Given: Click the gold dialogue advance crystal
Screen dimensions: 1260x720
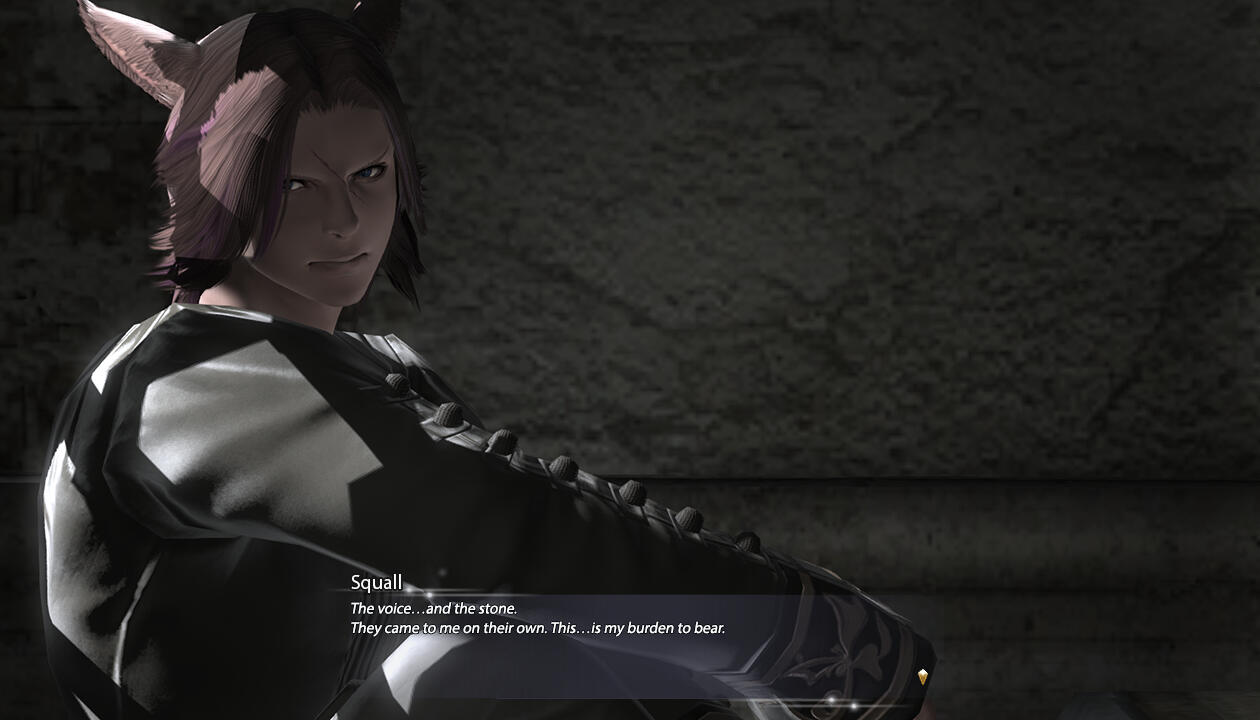Looking at the screenshot, I should click(x=922, y=677).
